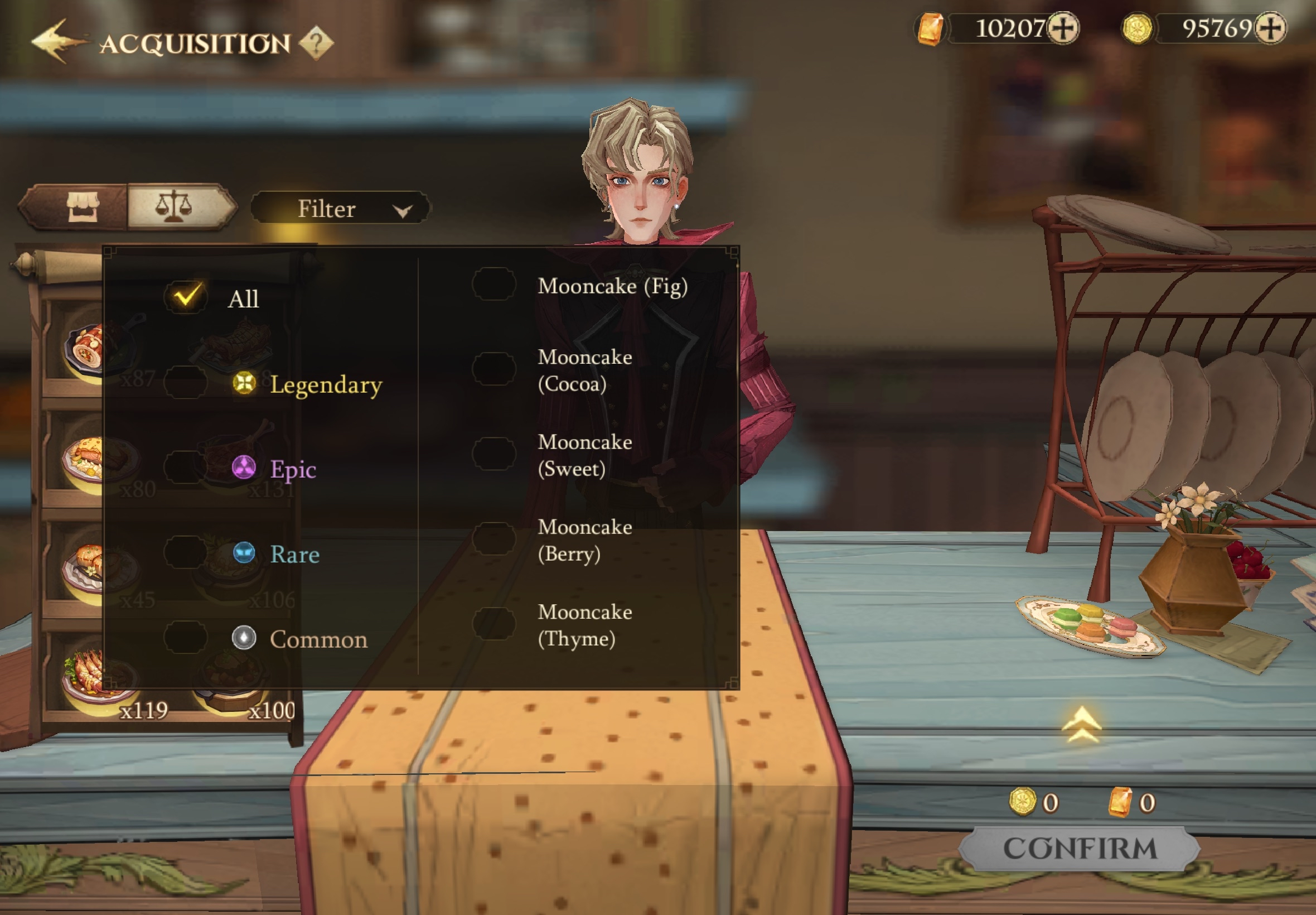Select the Mooncake (Fig) filter
Image resolution: width=1316 pixels, height=915 pixels.
click(494, 285)
